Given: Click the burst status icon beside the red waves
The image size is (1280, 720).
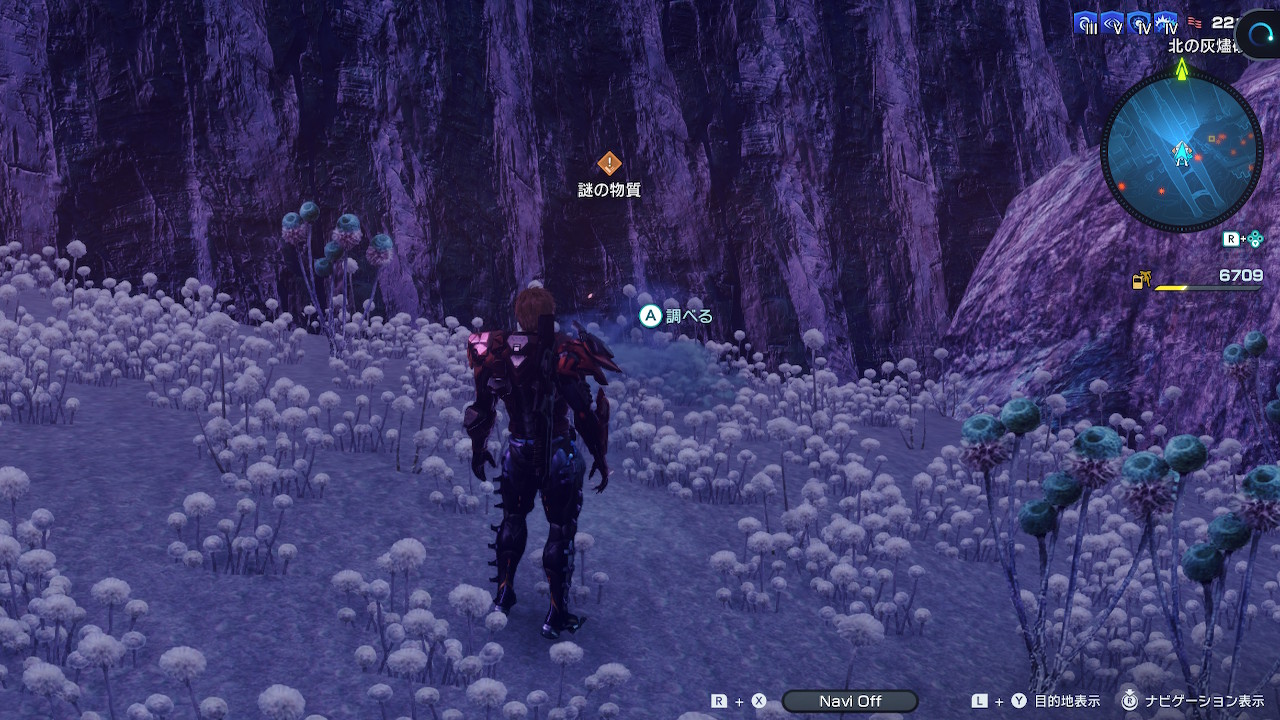Looking at the screenshot, I should click(x=1166, y=24).
